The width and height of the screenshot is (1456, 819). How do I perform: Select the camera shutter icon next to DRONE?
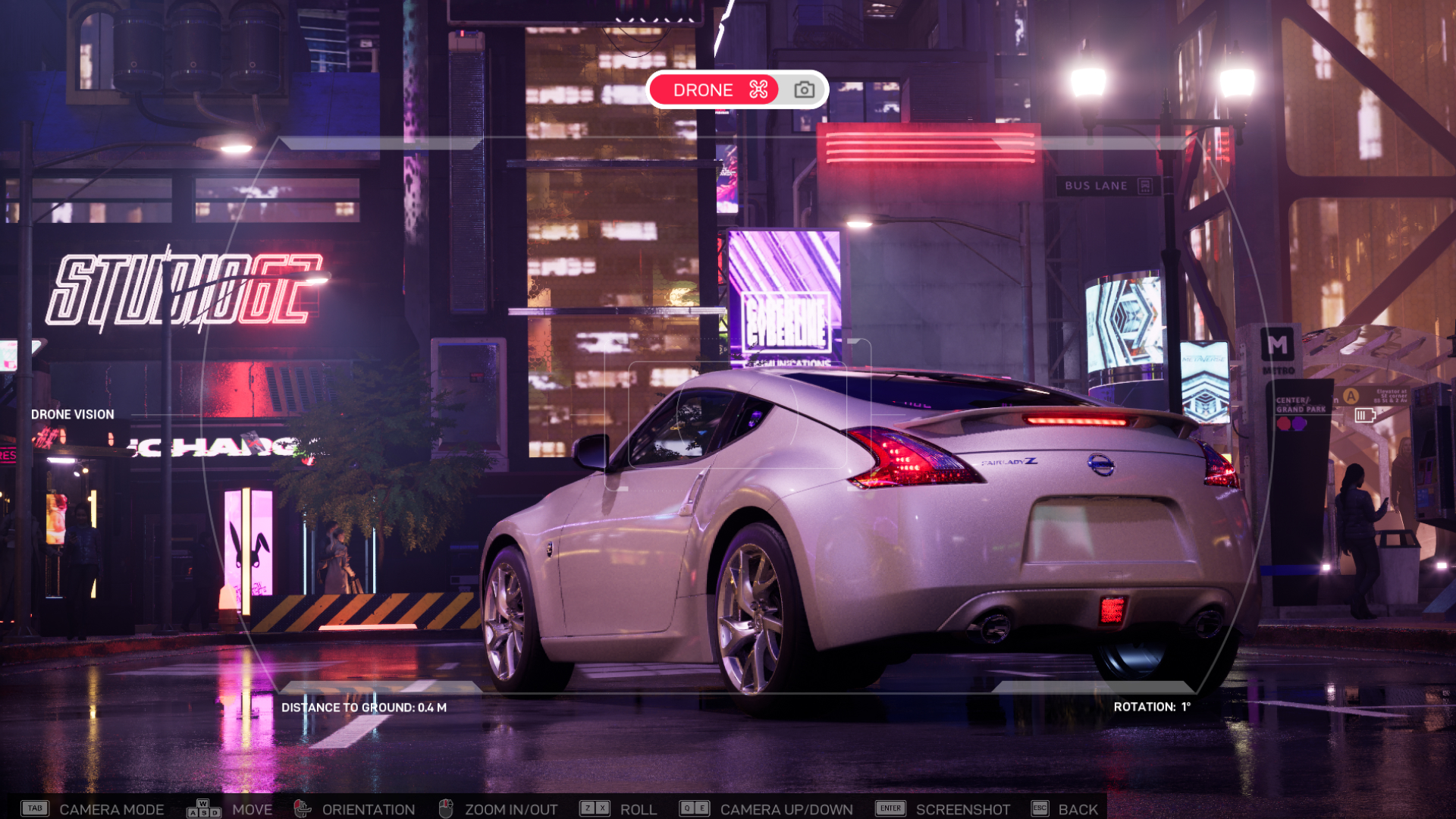point(805,89)
